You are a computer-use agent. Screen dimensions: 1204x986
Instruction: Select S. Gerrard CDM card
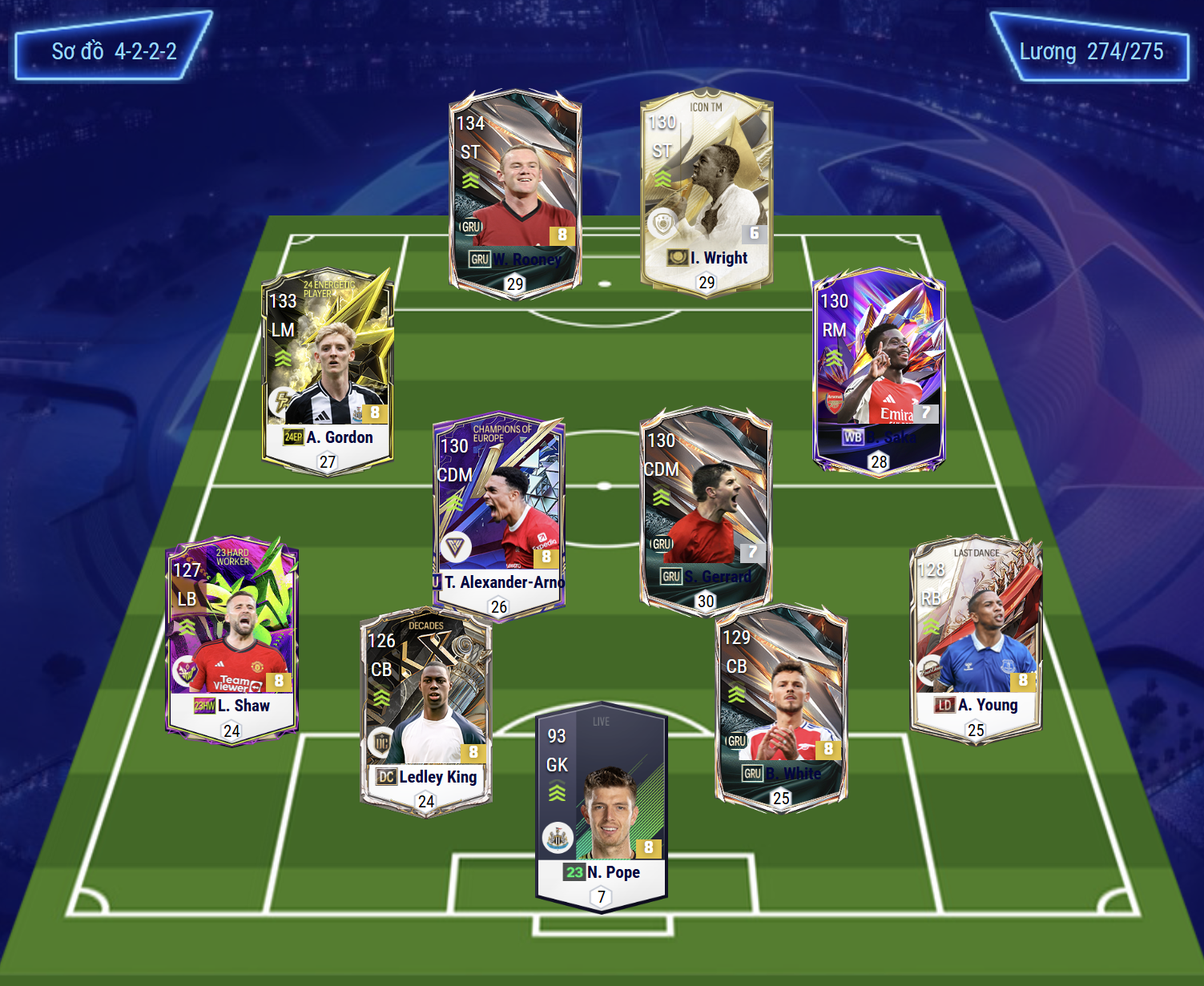pos(705,510)
